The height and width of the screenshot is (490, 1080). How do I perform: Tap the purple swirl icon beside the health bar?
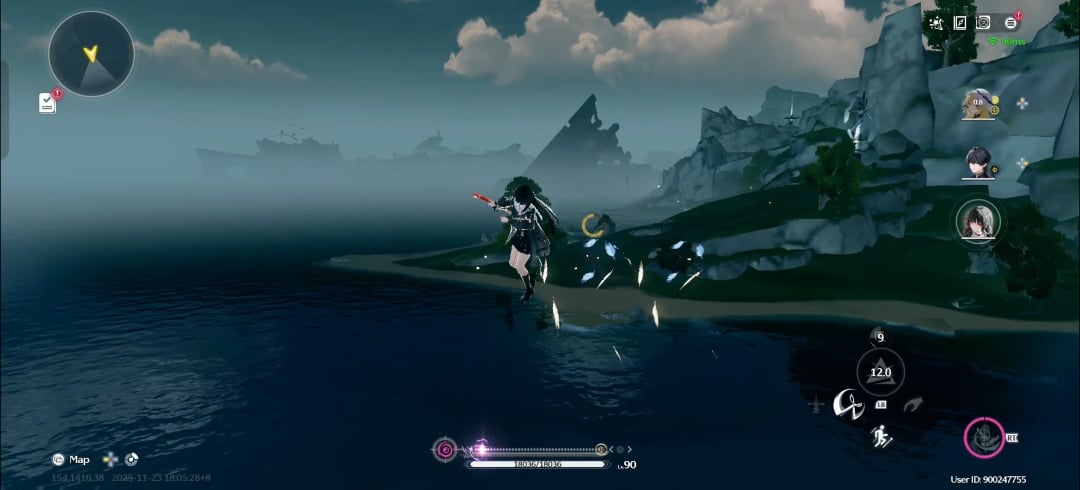tap(445, 450)
